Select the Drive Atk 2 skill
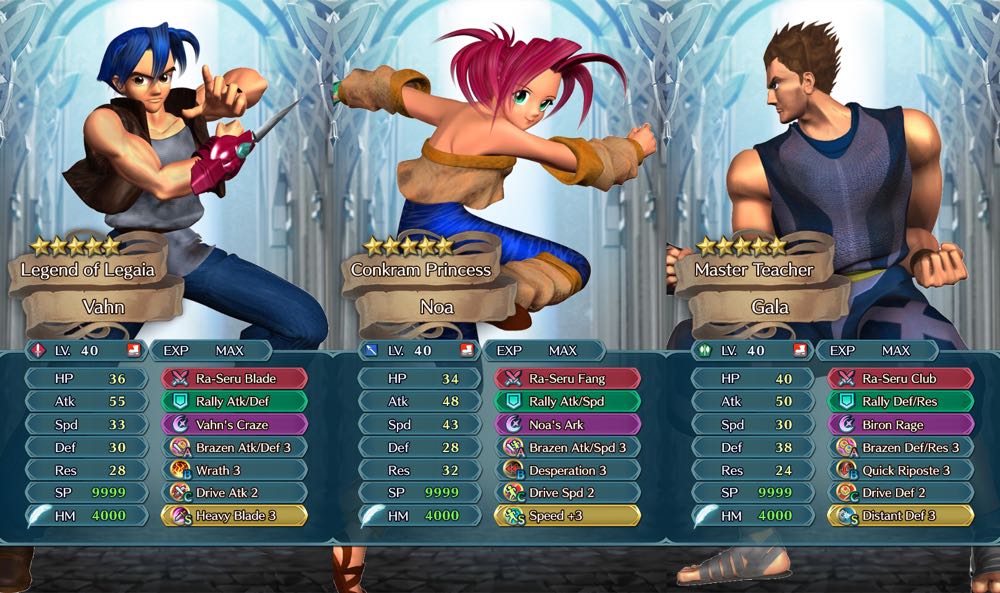The width and height of the screenshot is (1000, 593). [x=235, y=492]
